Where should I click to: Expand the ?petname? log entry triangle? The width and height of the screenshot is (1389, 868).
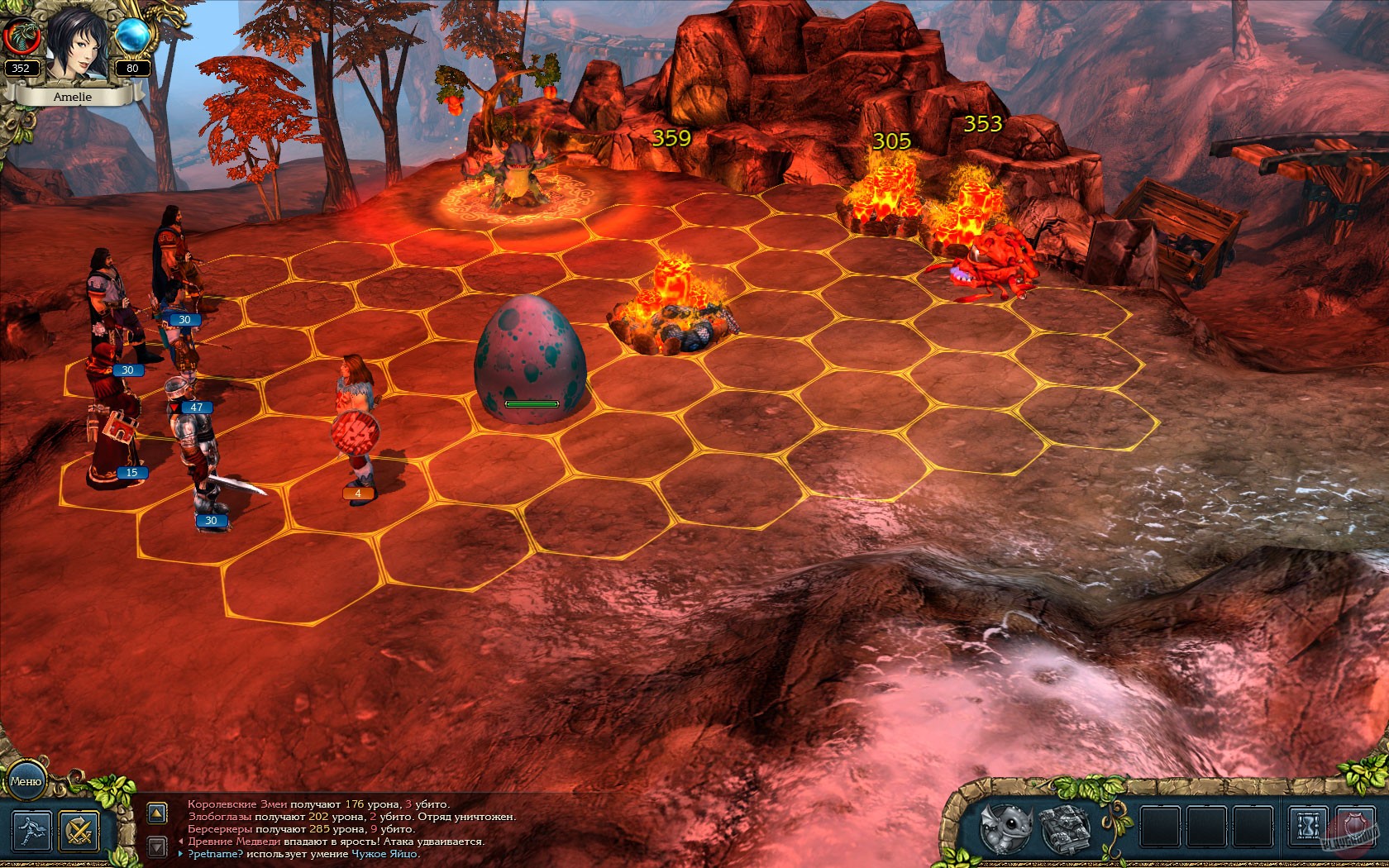coord(181,854)
